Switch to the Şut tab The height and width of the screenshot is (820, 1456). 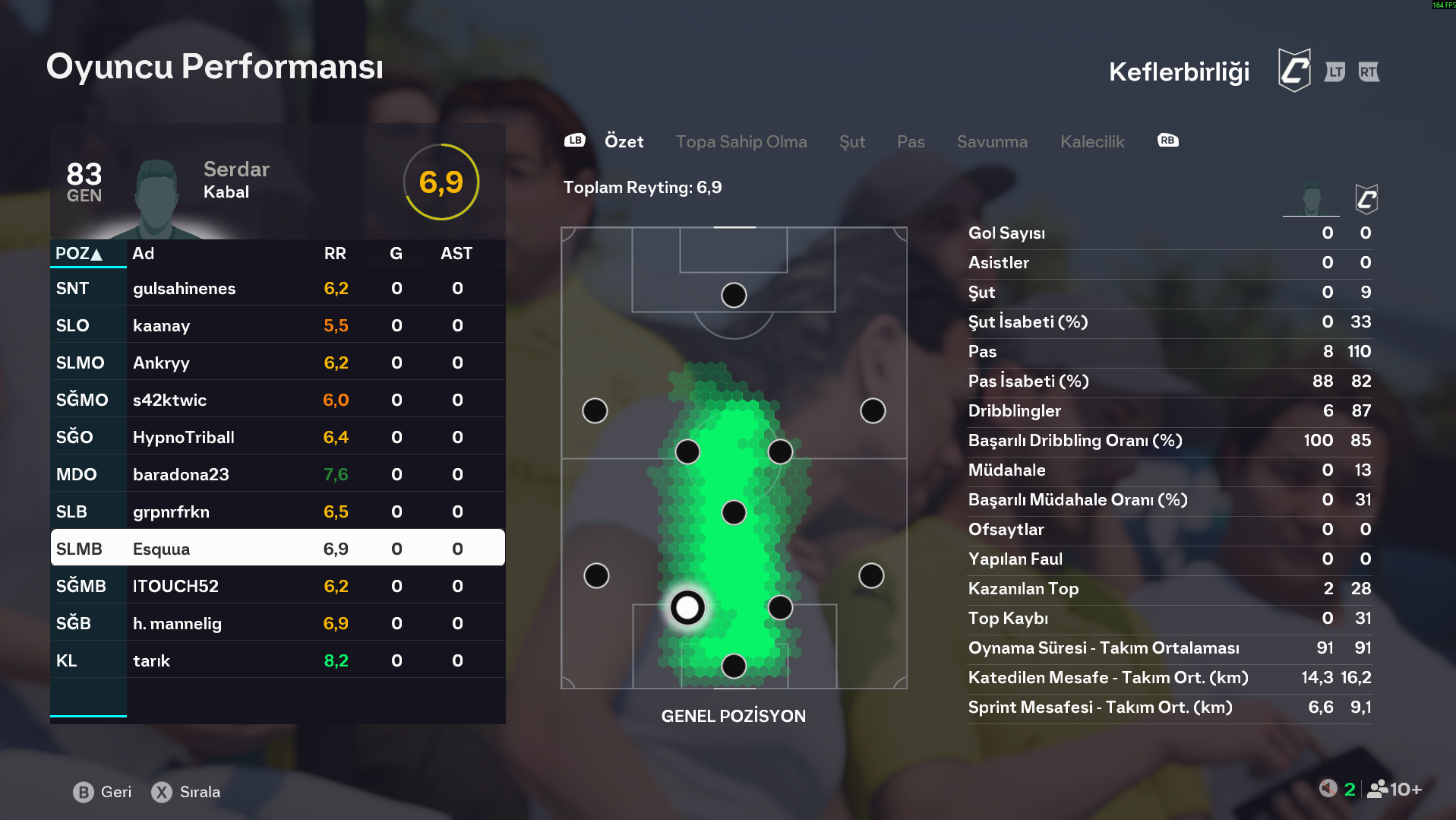click(851, 141)
